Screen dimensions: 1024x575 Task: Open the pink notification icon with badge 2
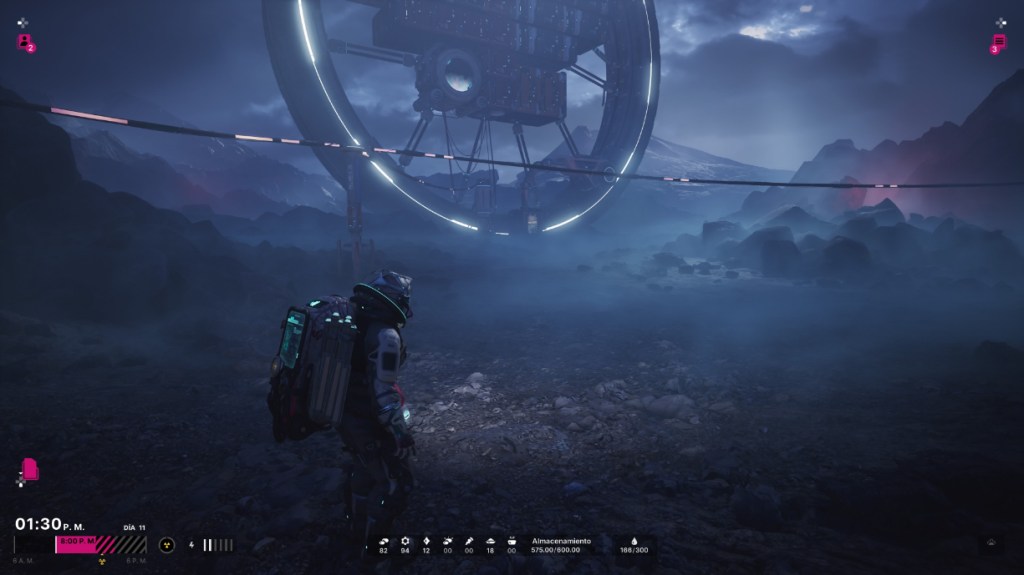(x=24, y=41)
